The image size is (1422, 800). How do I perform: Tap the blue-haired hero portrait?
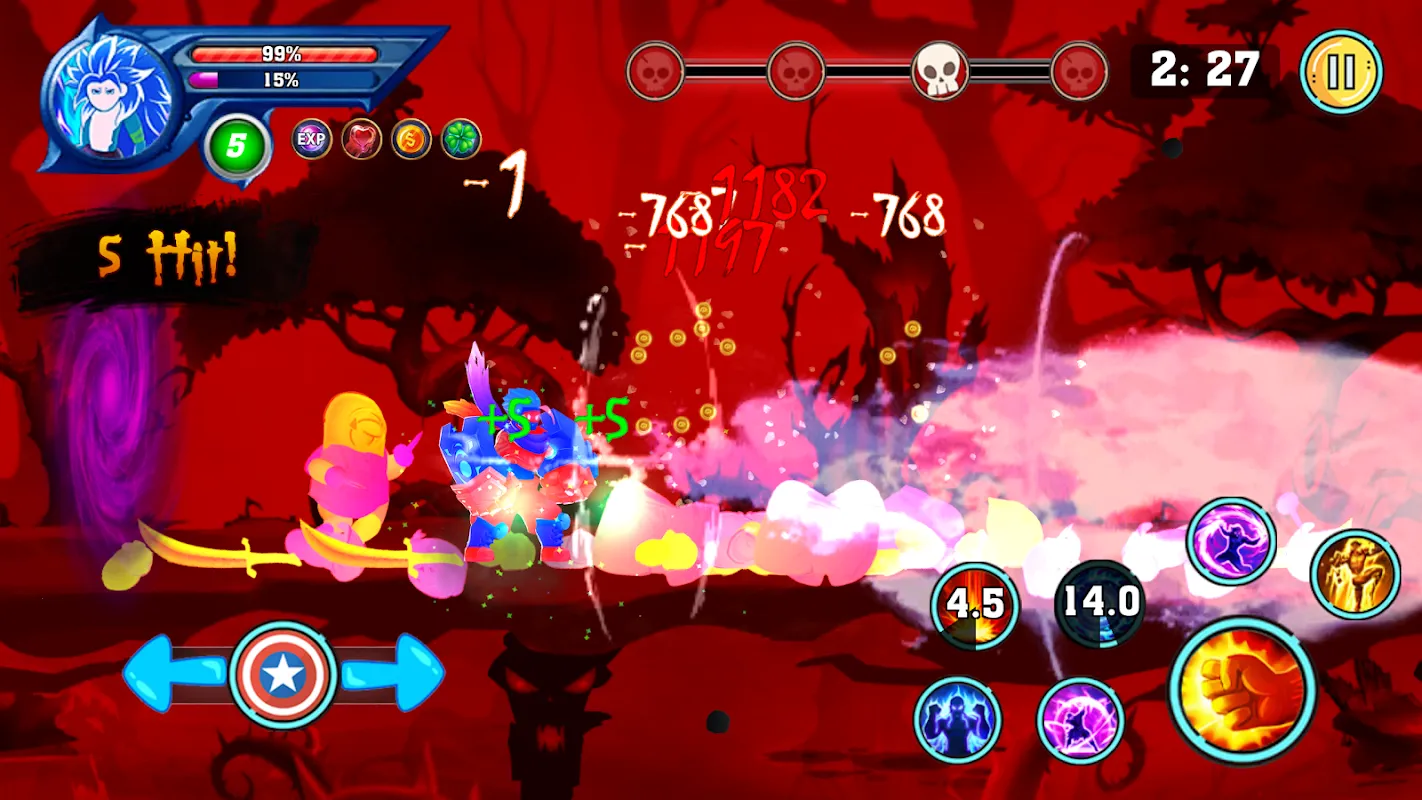[x=110, y=97]
